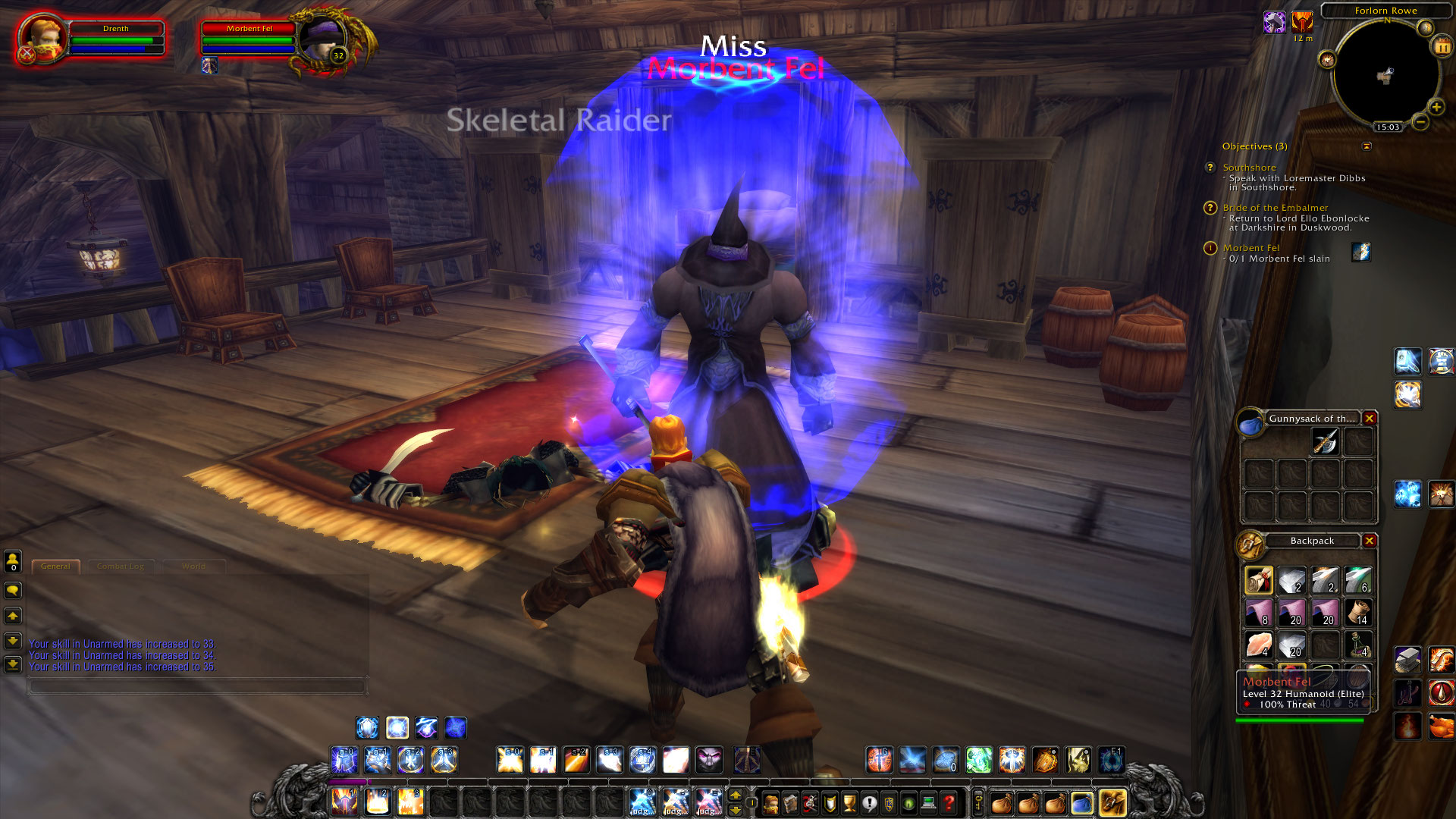The width and height of the screenshot is (1456, 819).
Task: Open the Character Info micro menu icon
Action: tap(770, 802)
